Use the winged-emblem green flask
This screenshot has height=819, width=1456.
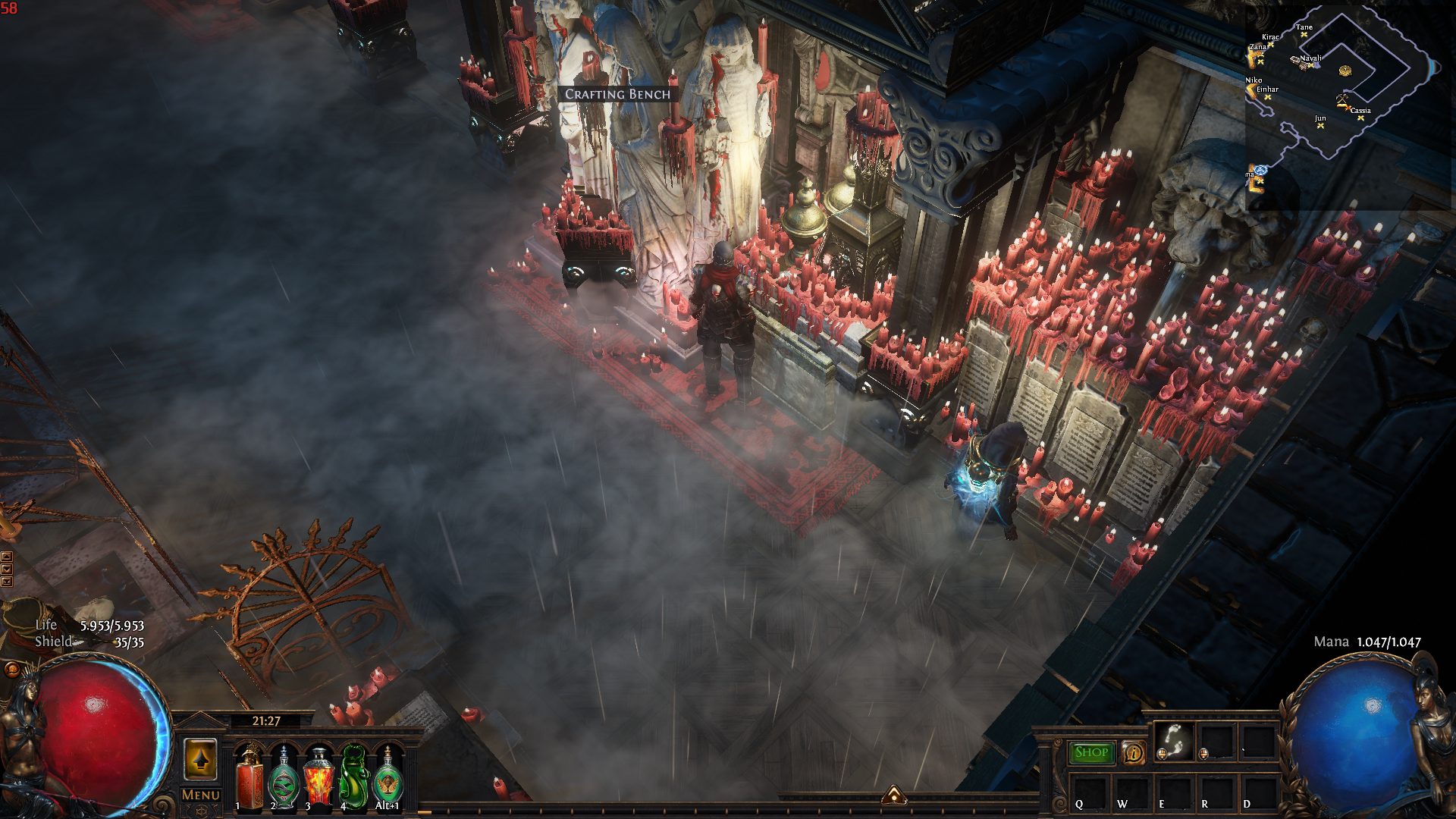click(x=388, y=779)
